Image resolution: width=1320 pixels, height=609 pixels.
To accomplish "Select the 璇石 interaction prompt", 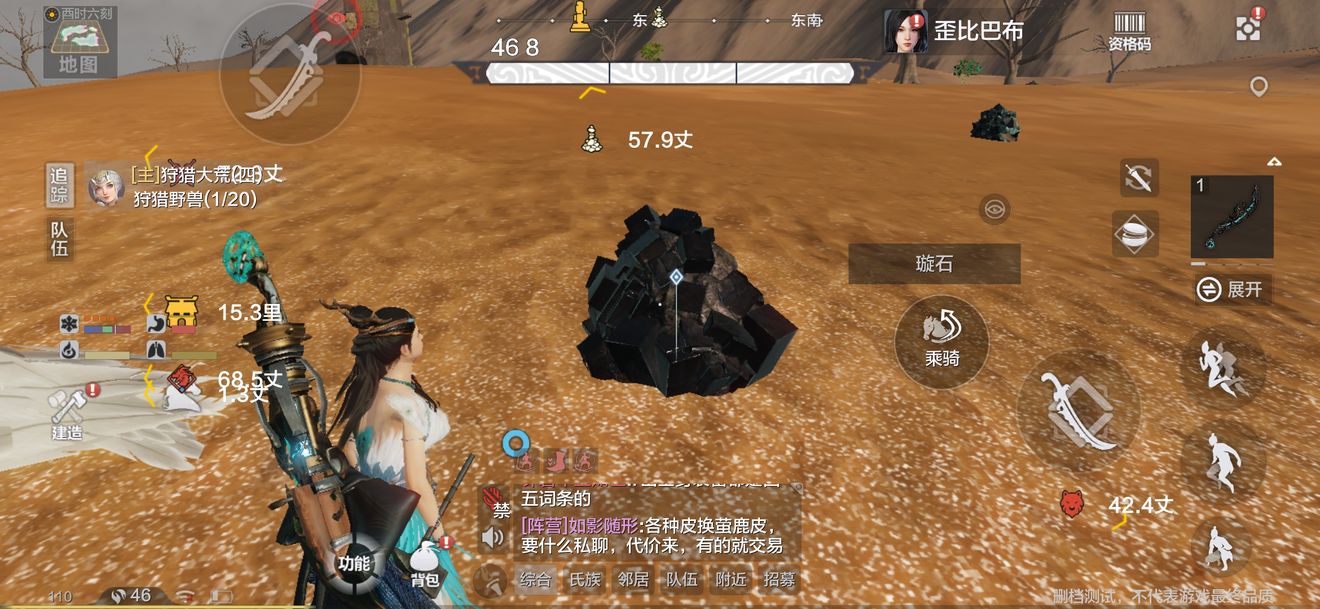I will point(934,264).
